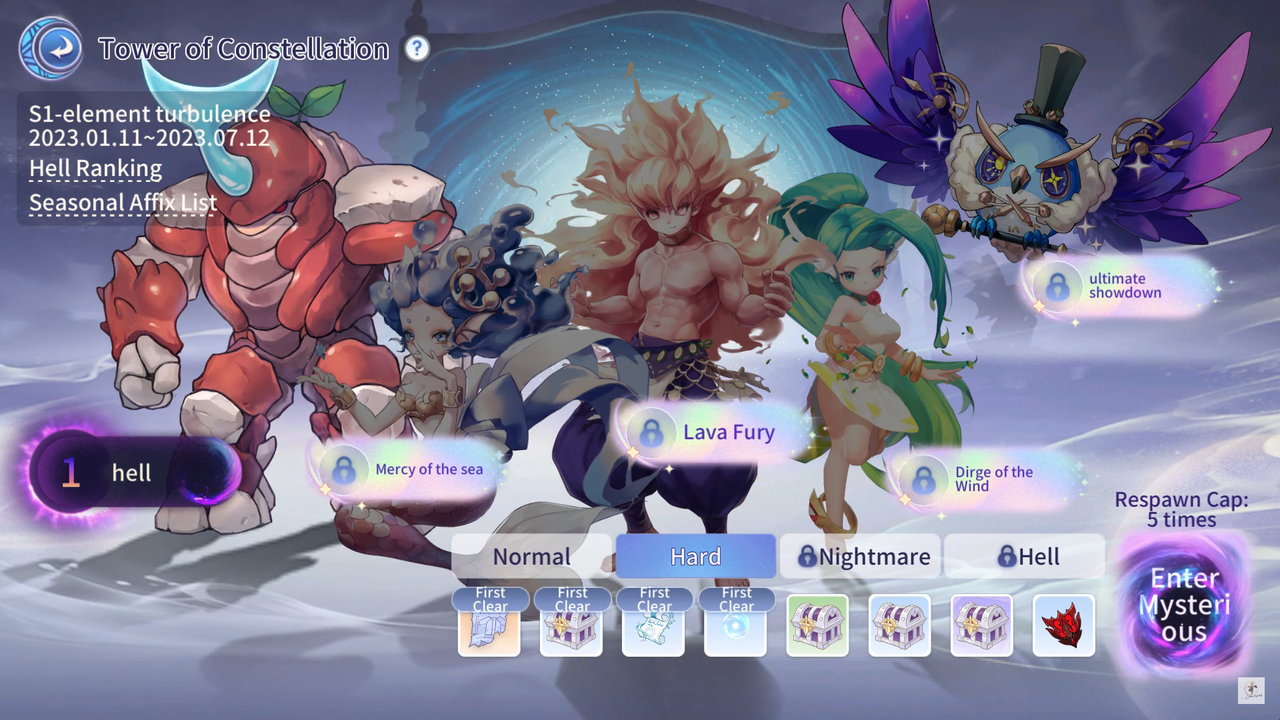This screenshot has height=720, width=1280.
Task: Select the level 1 hell badge
Action: point(132,473)
